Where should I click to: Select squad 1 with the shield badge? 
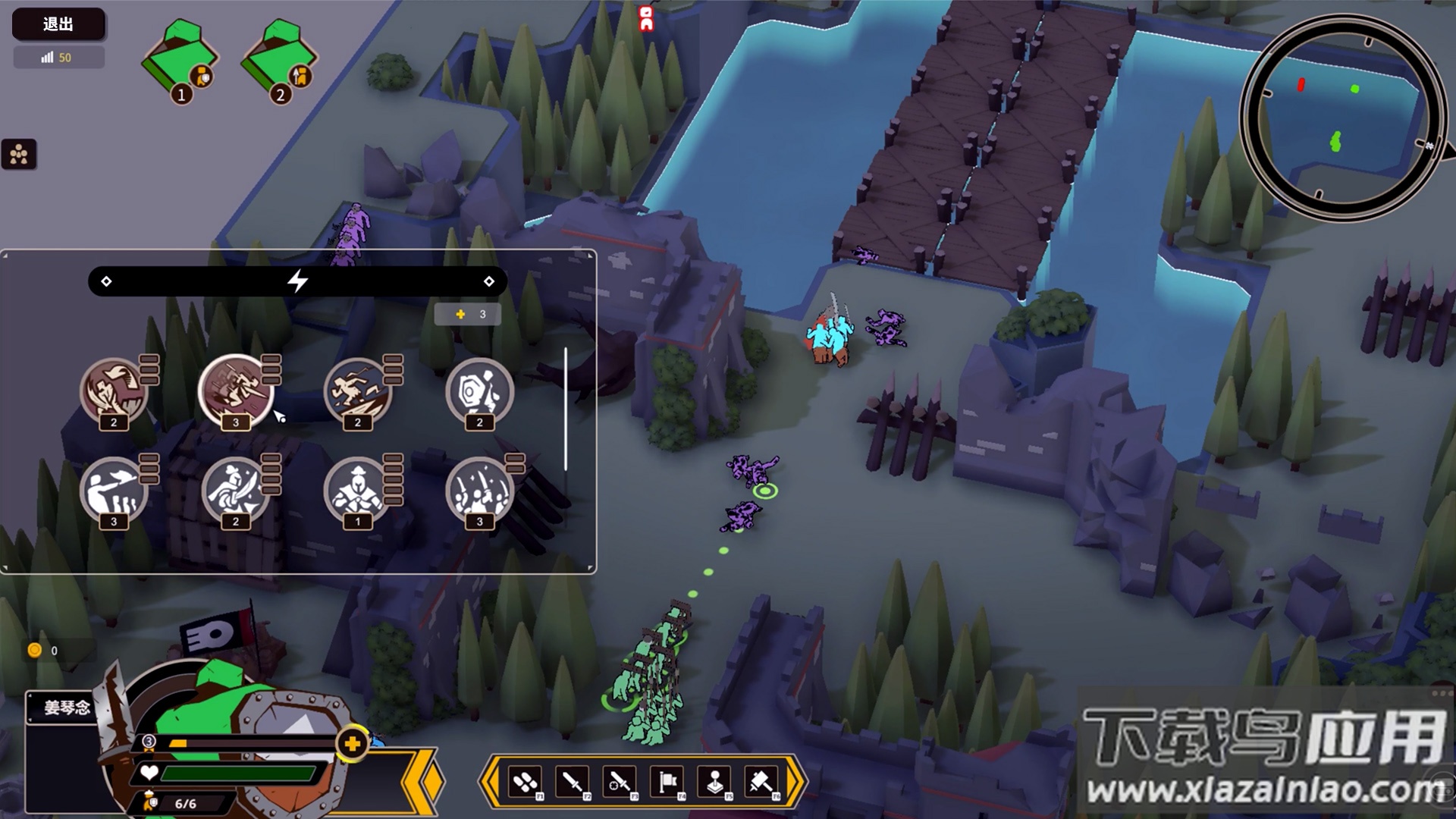click(x=179, y=61)
